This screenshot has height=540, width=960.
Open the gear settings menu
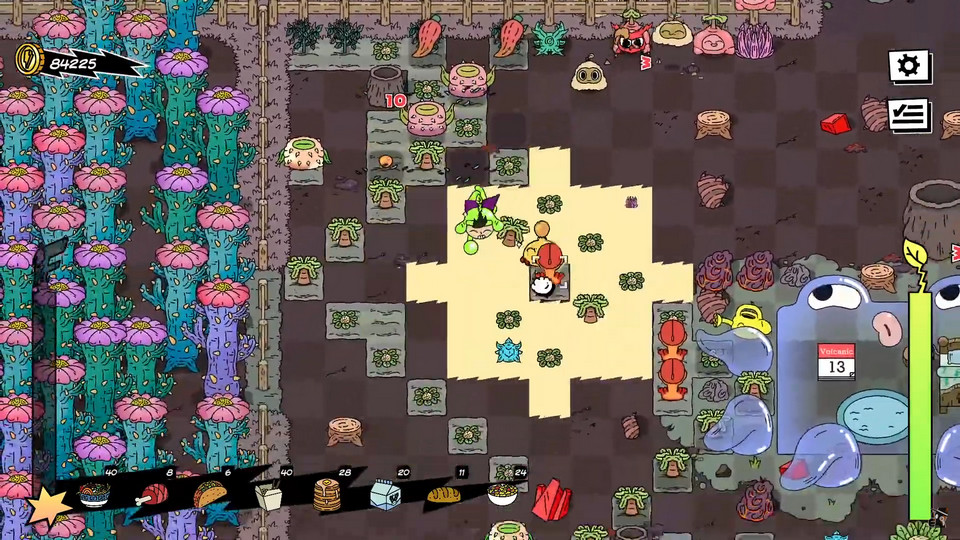click(x=908, y=66)
